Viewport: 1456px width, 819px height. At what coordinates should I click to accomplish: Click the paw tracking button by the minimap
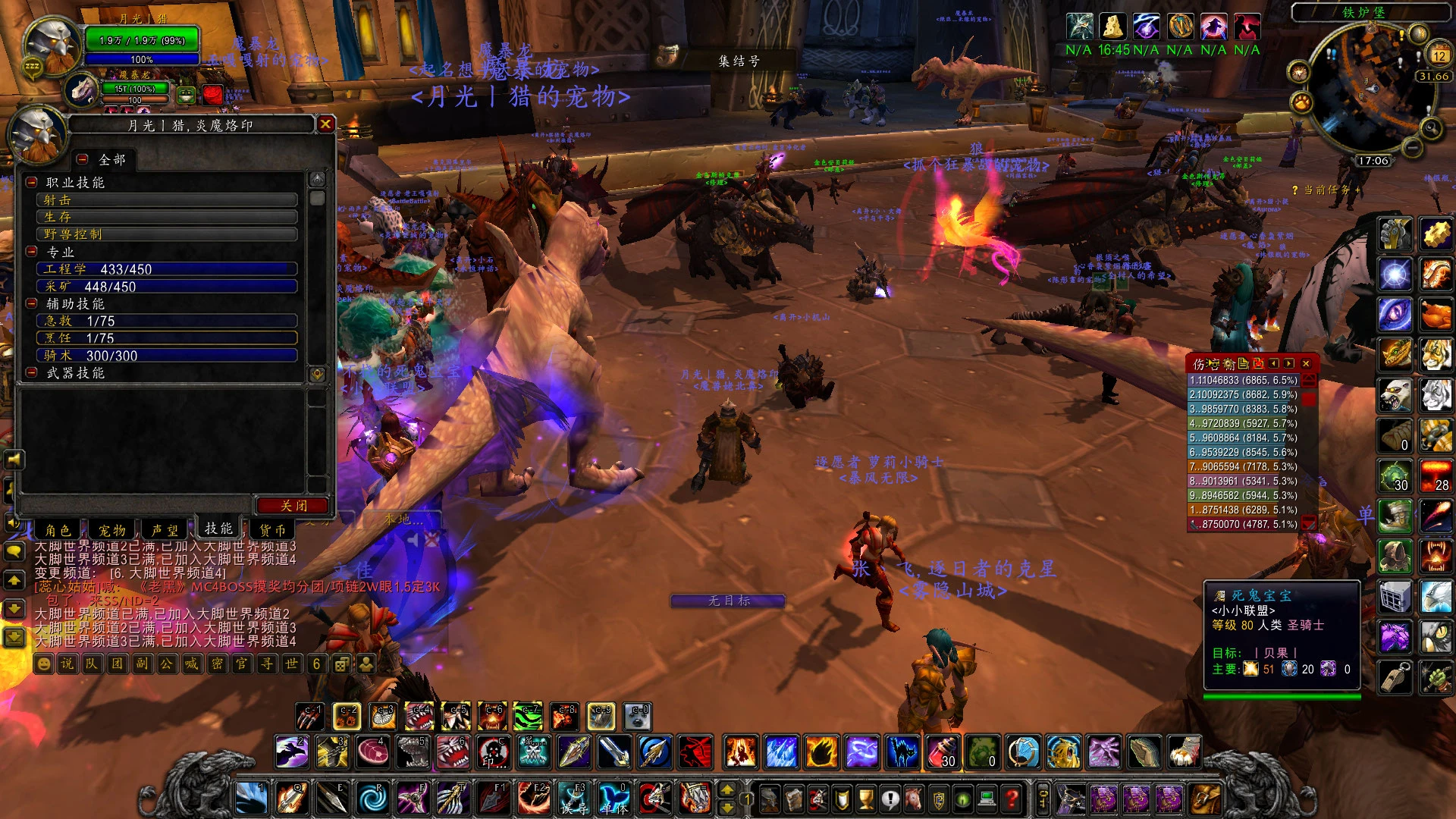(1301, 101)
